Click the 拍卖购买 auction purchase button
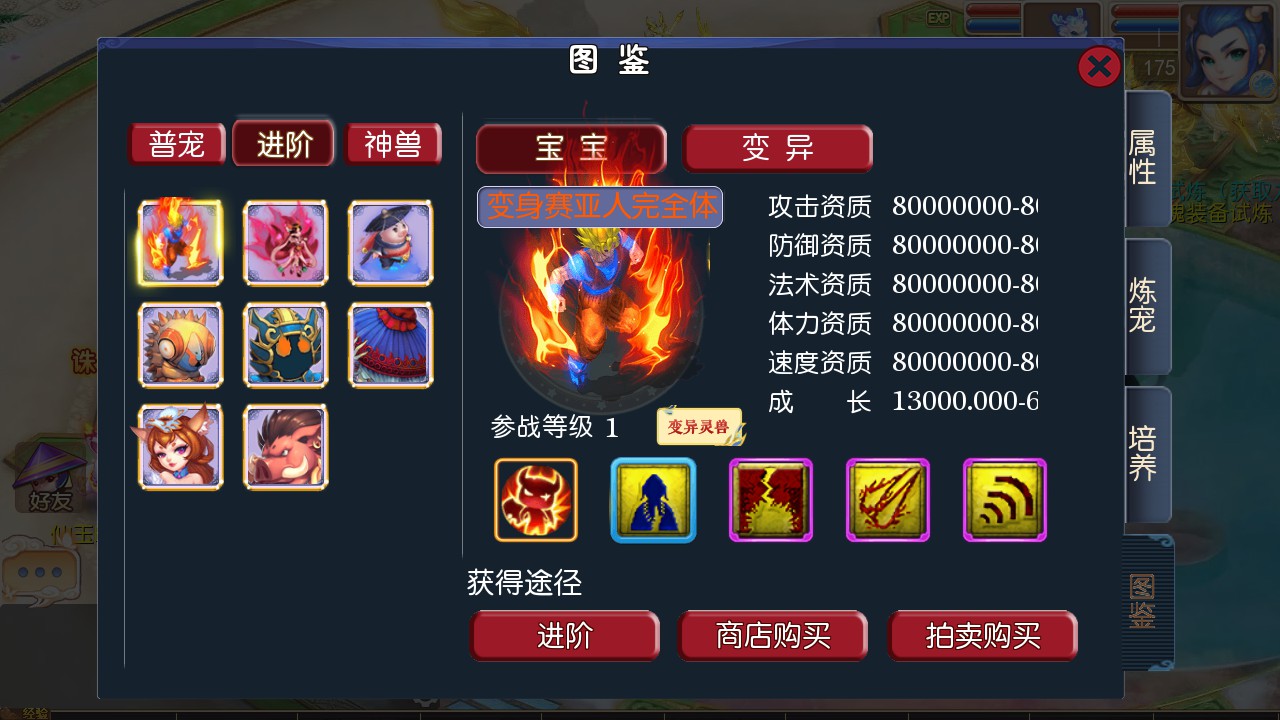1280x720 pixels. click(982, 636)
